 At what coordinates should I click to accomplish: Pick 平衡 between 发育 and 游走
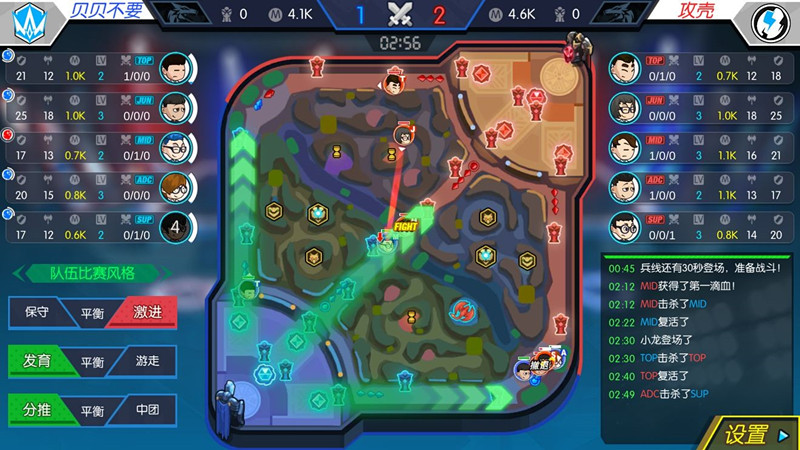(92, 360)
